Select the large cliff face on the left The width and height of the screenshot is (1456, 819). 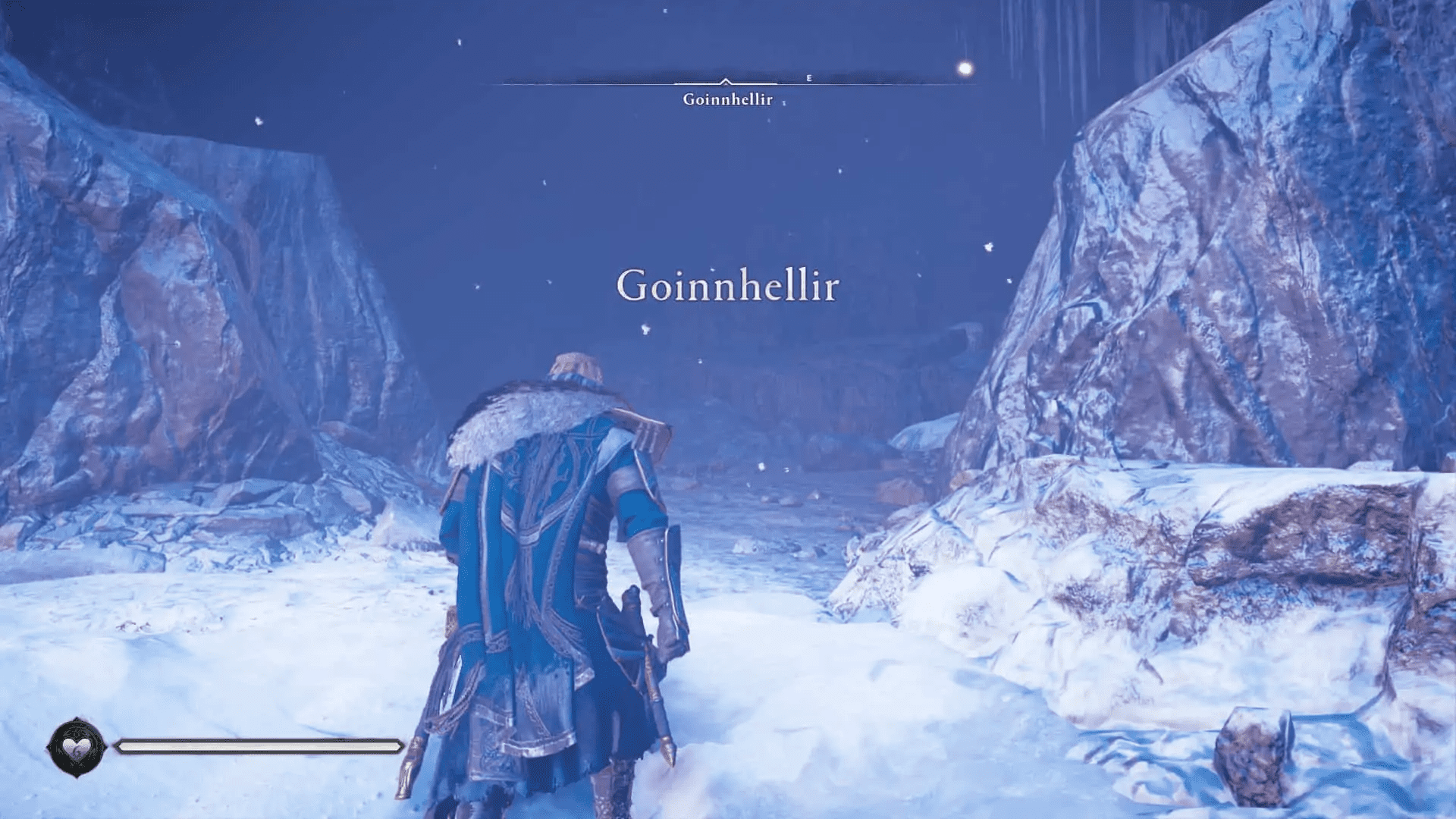click(190, 303)
